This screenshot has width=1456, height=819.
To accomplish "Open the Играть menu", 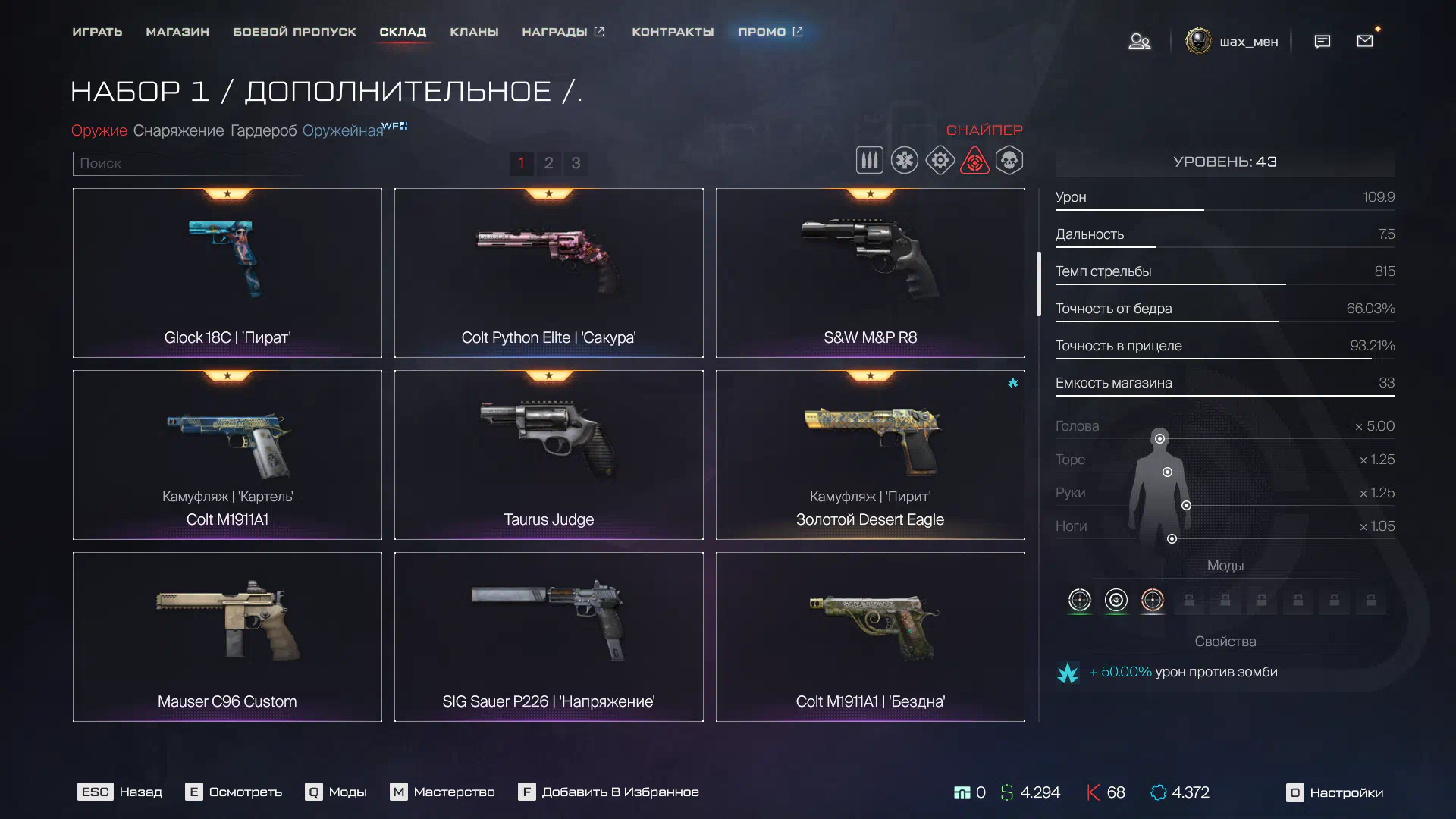I will click(97, 32).
